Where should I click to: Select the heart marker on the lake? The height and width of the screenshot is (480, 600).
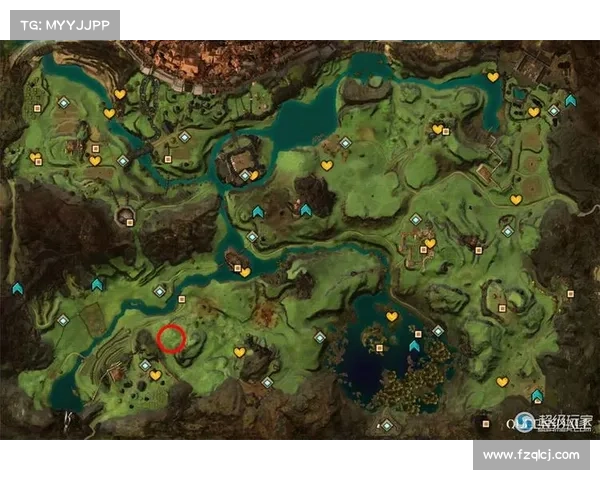point(392,317)
